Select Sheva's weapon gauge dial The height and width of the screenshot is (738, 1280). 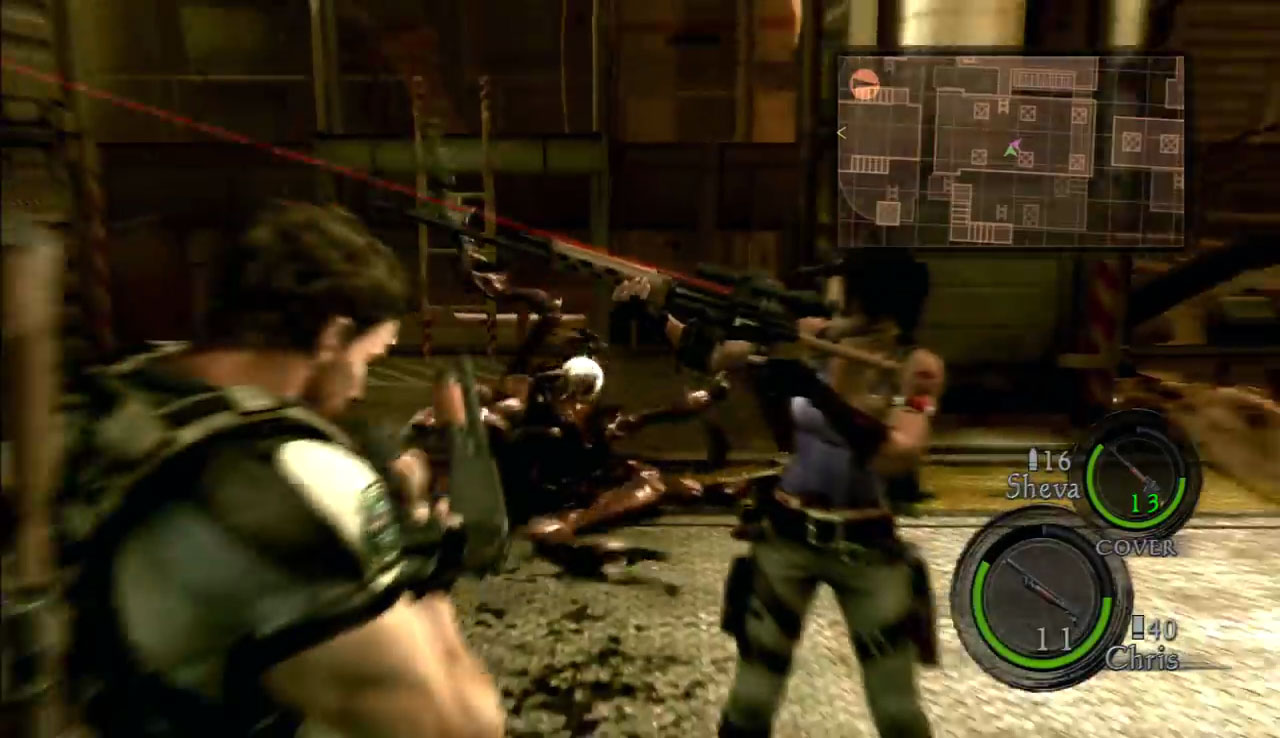click(1135, 474)
